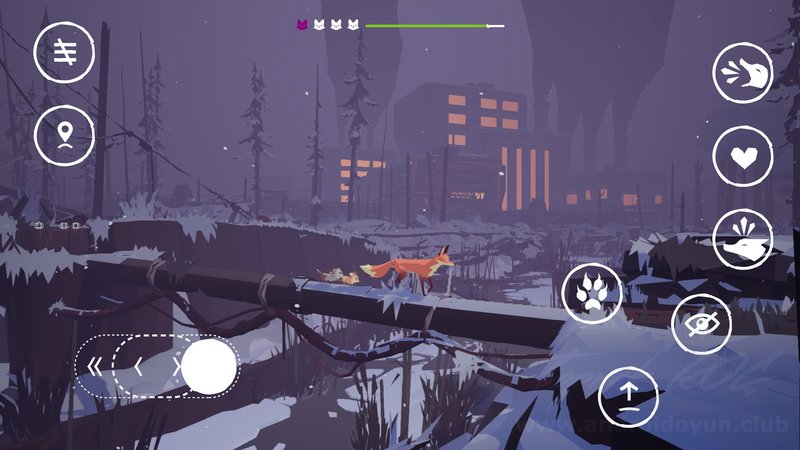Tap the fox head bark icon
800x450 pixels.
(743, 72)
